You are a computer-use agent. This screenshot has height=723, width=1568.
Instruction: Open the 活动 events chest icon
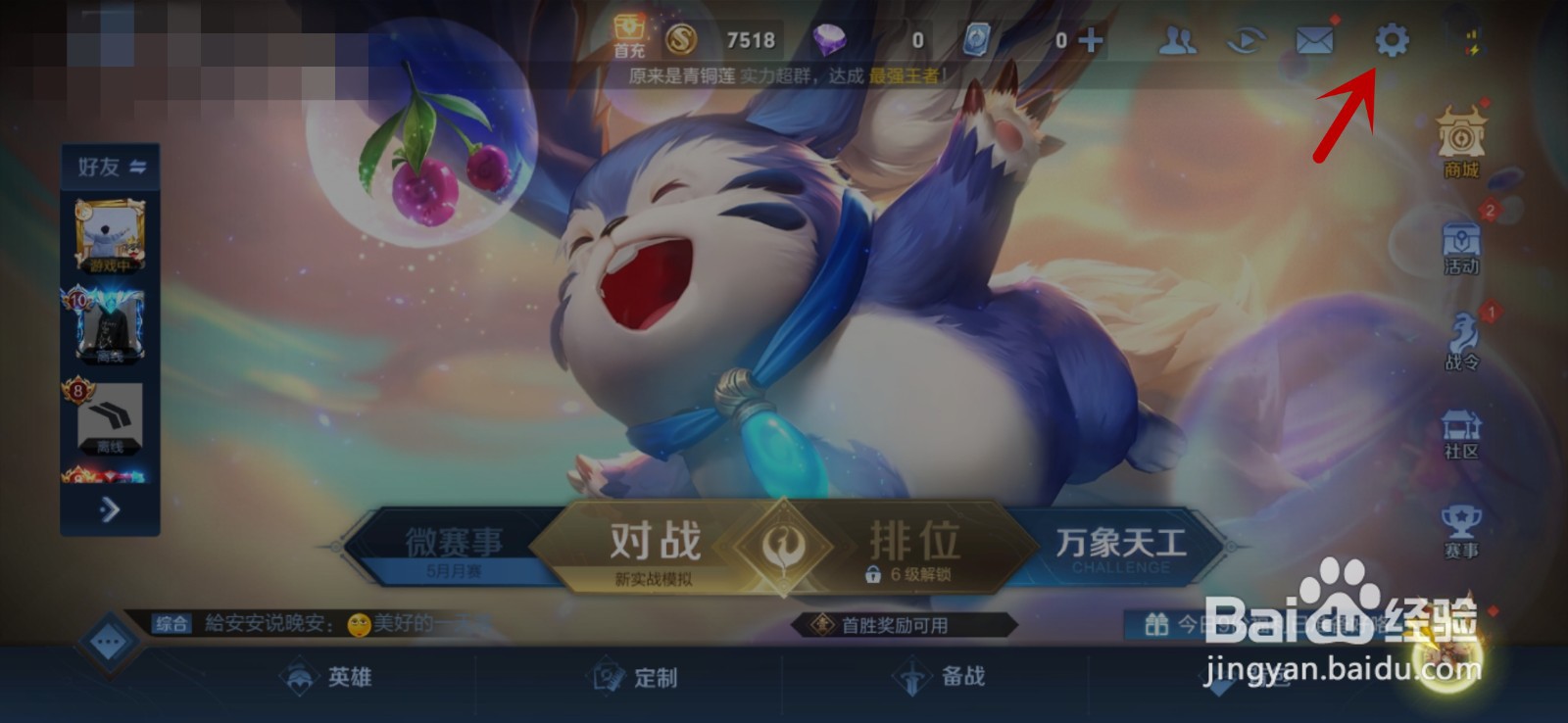(1460, 240)
